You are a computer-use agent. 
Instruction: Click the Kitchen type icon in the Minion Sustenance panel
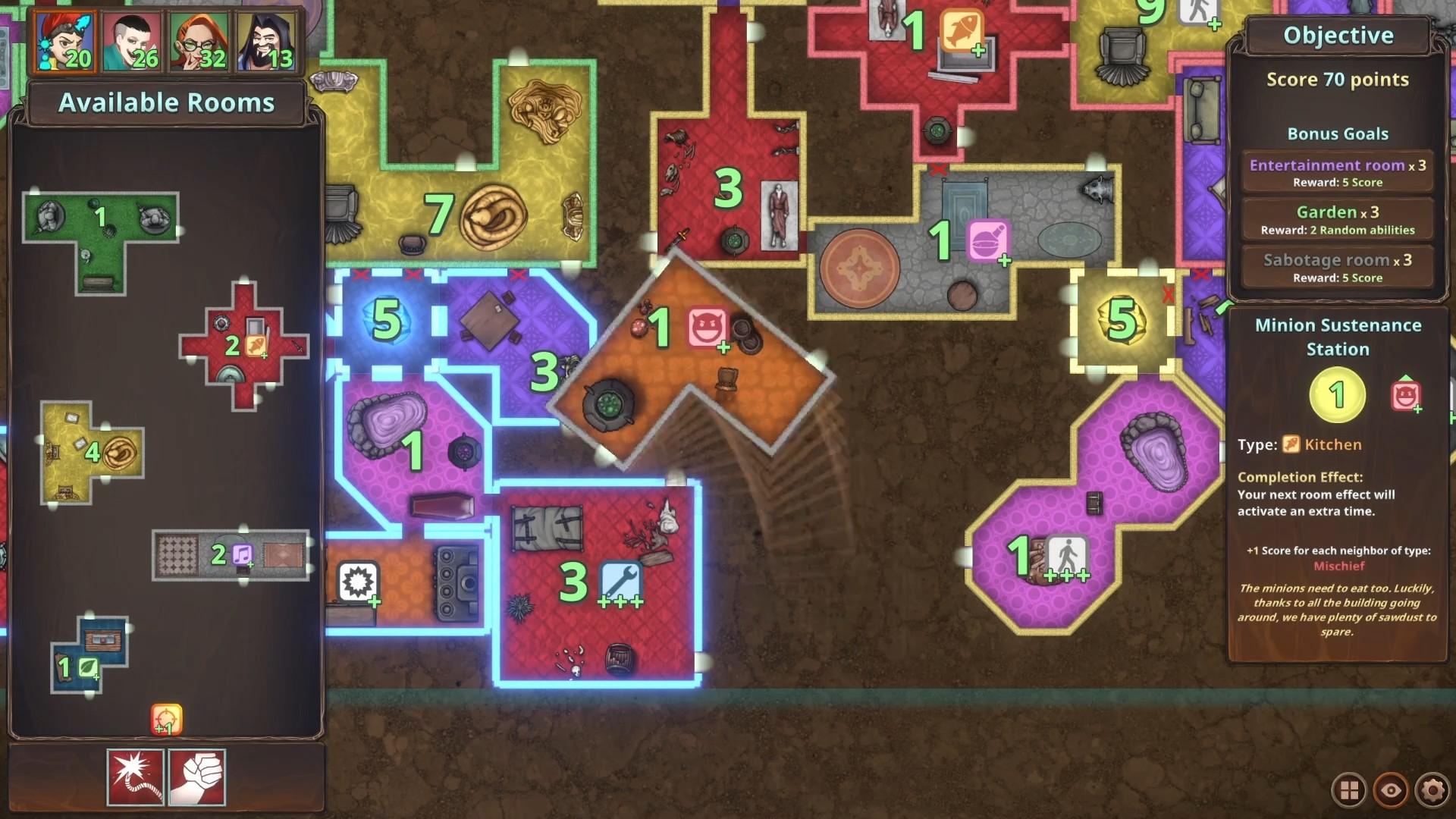[x=1292, y=444]
